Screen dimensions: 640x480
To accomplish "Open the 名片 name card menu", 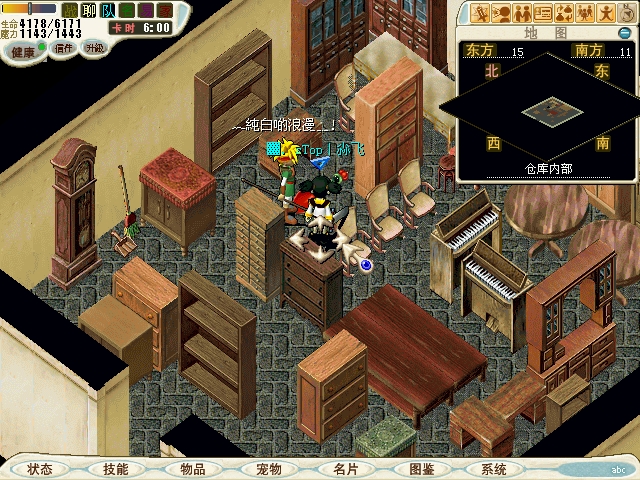I will click(345, 468).
